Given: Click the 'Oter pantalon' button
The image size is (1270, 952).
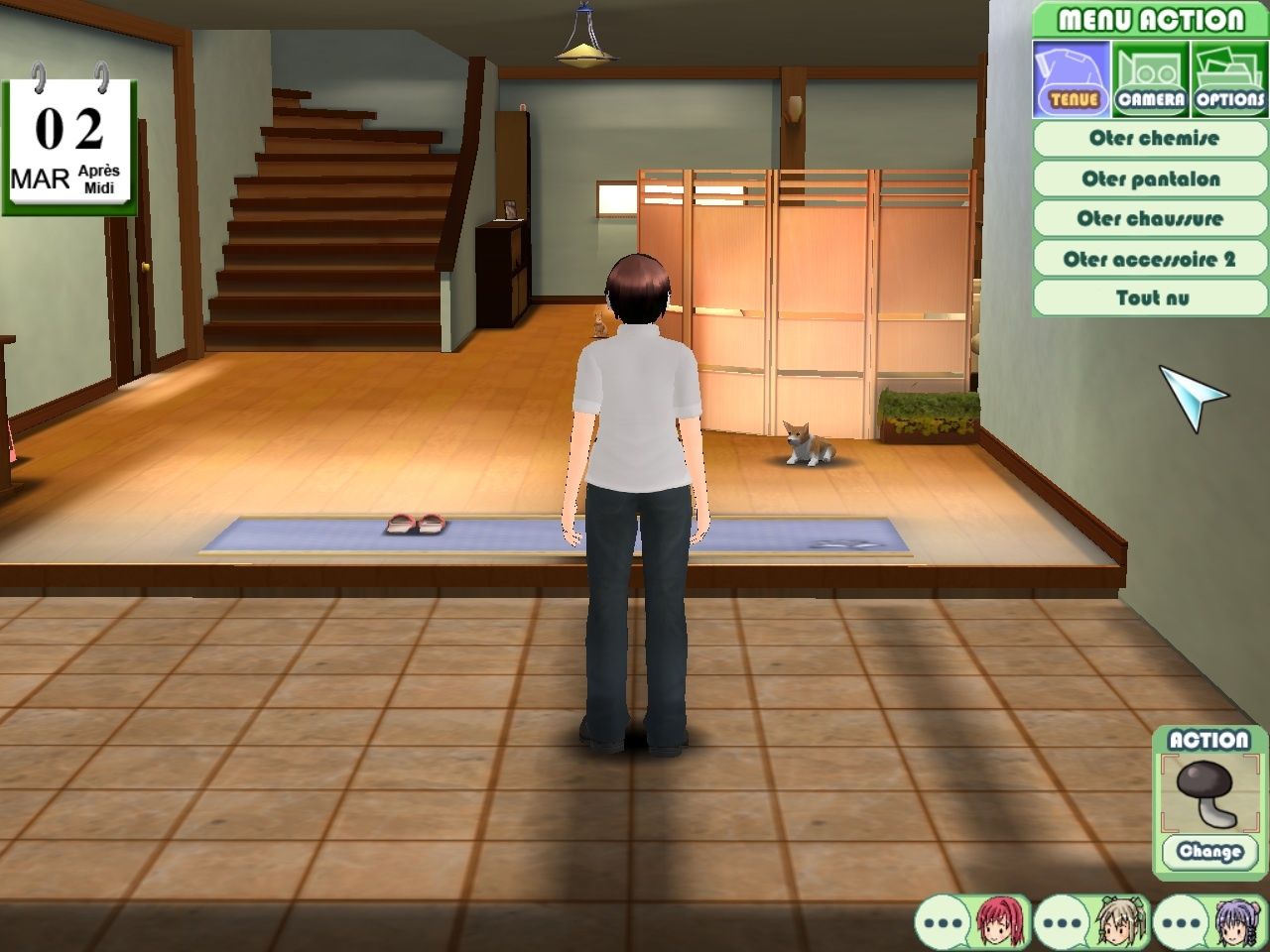Looking at the screenshot, I should (1149, 178).
